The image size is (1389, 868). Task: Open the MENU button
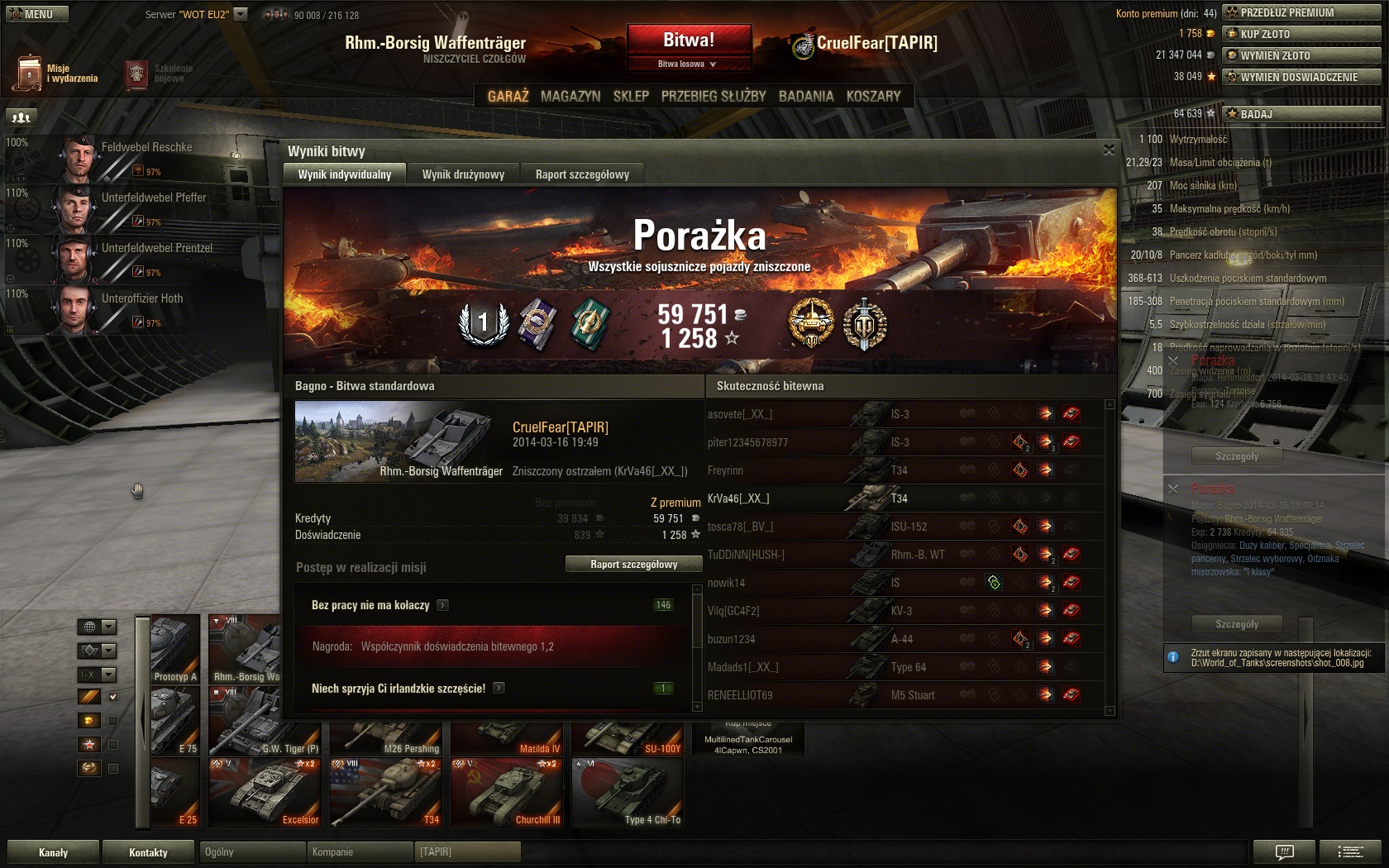[37, 14]
